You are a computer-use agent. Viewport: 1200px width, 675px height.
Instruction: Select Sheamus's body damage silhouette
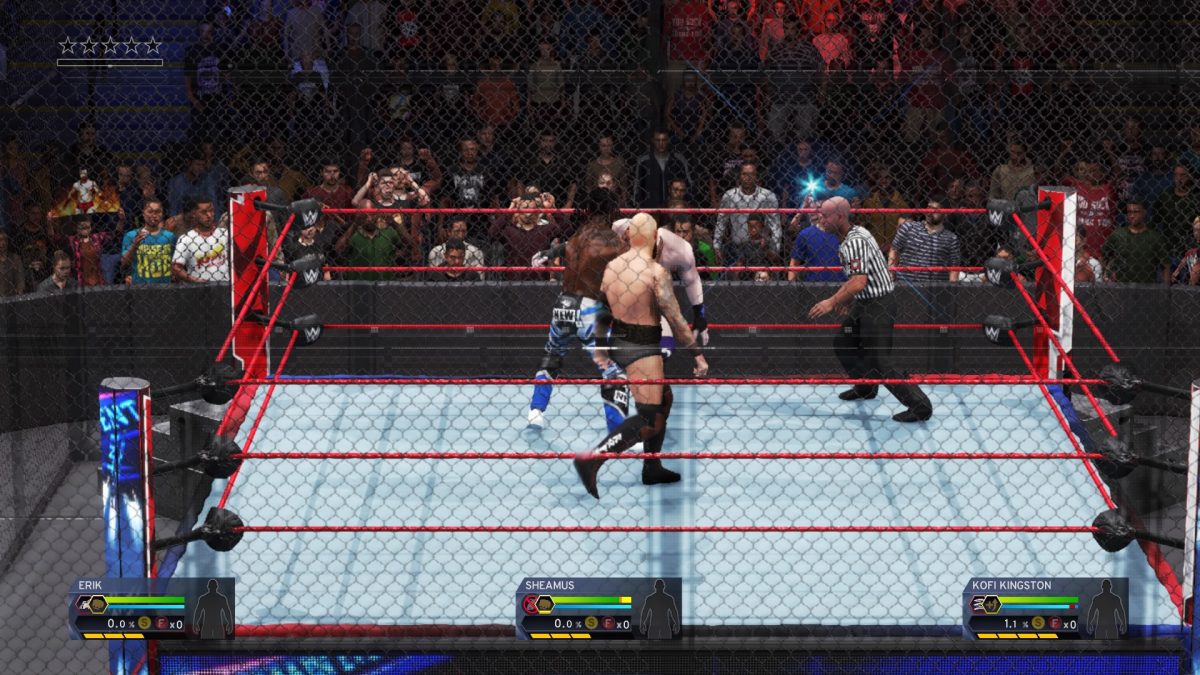[x=659, y=609]
